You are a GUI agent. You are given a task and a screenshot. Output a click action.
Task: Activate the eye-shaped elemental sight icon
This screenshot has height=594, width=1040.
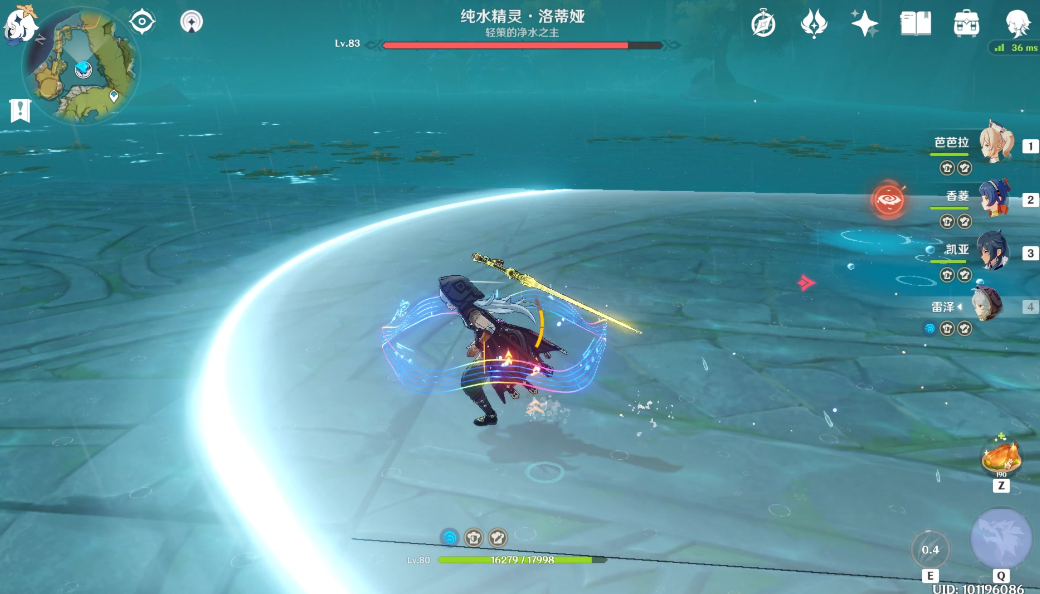[142, 21]
